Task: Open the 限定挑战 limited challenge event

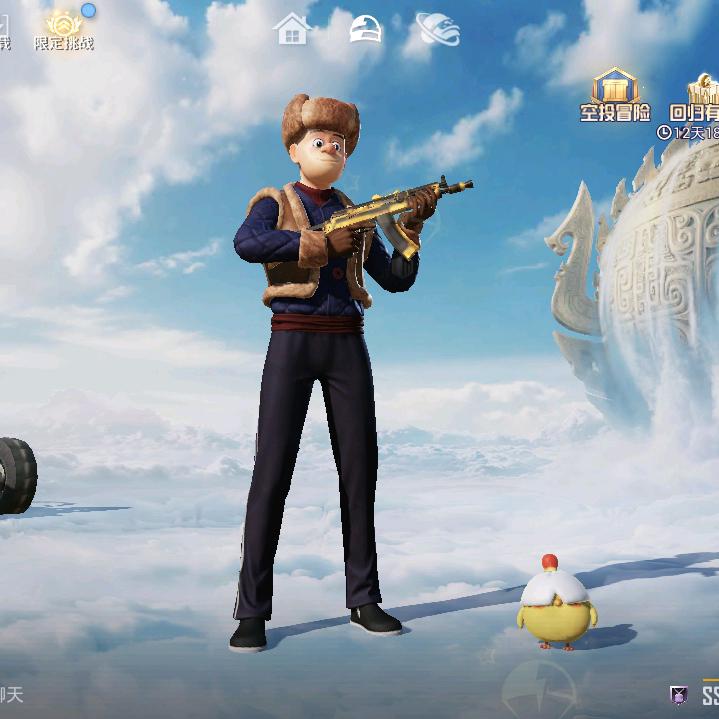Action: click(x=64, y=29)
